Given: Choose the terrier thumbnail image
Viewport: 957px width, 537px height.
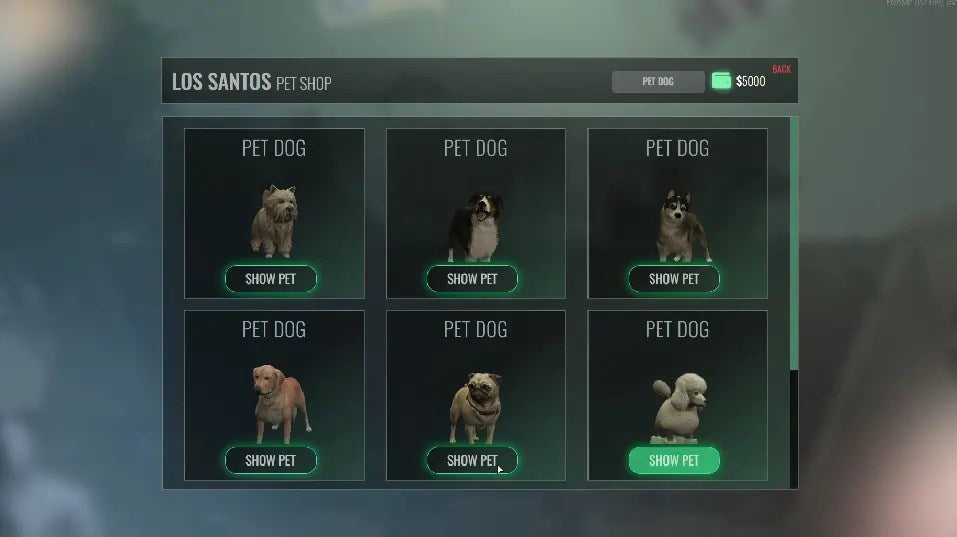Looking at the screenshot, I should [x=273, y=222].
